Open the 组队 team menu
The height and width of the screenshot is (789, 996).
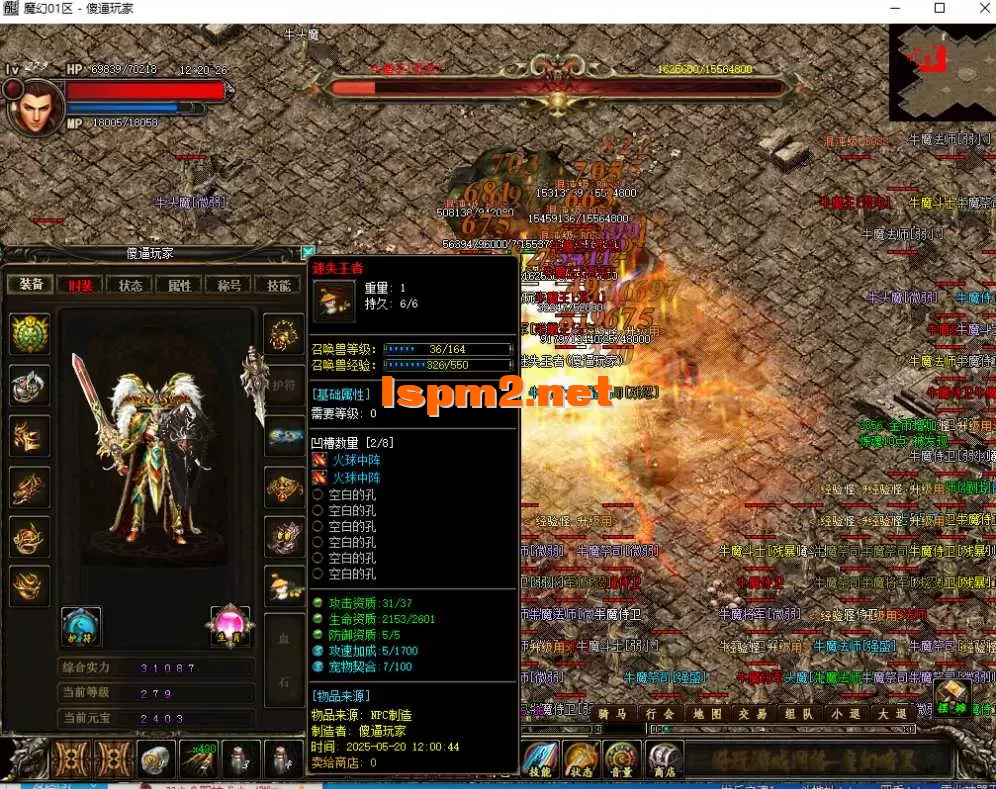[x=799, y=714]
